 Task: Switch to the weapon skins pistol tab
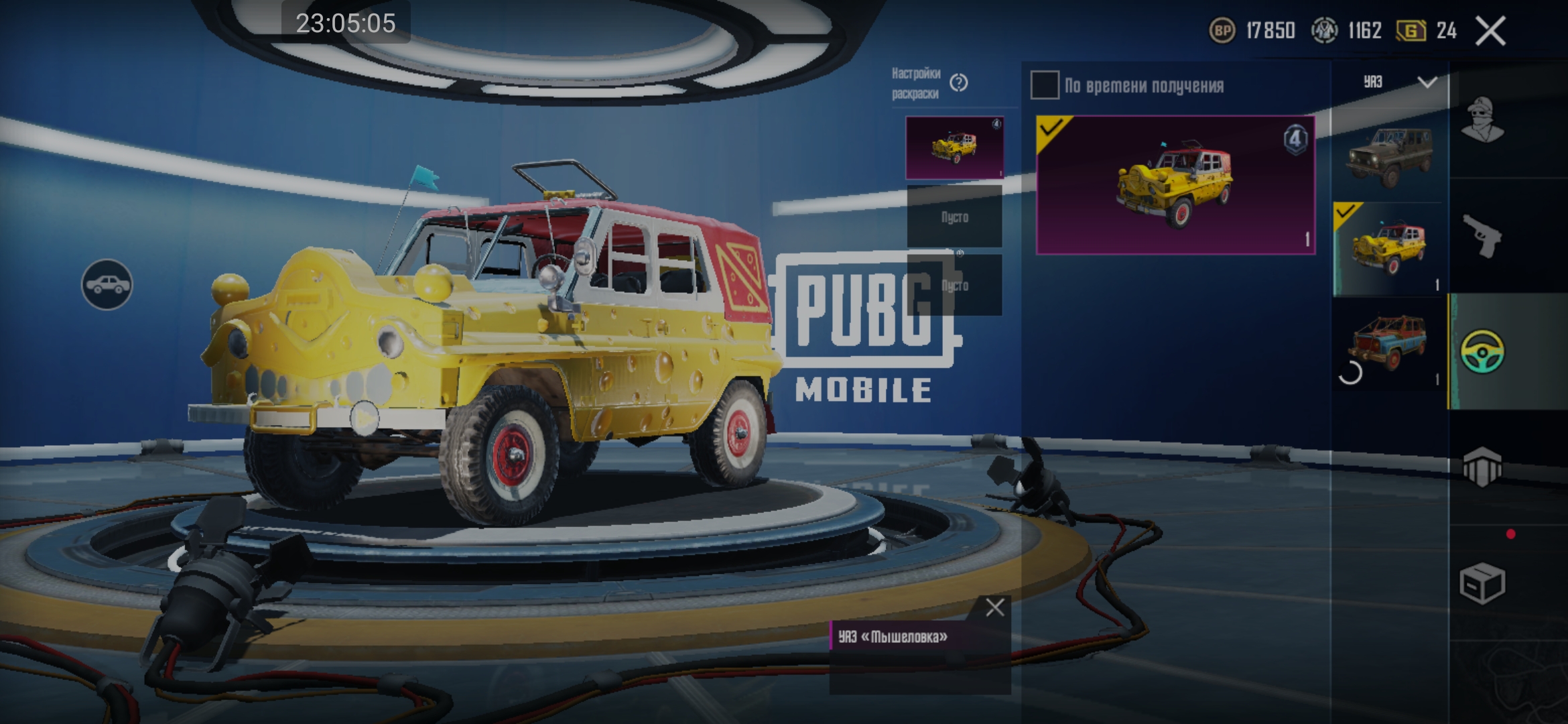[x=1482, y=236]
